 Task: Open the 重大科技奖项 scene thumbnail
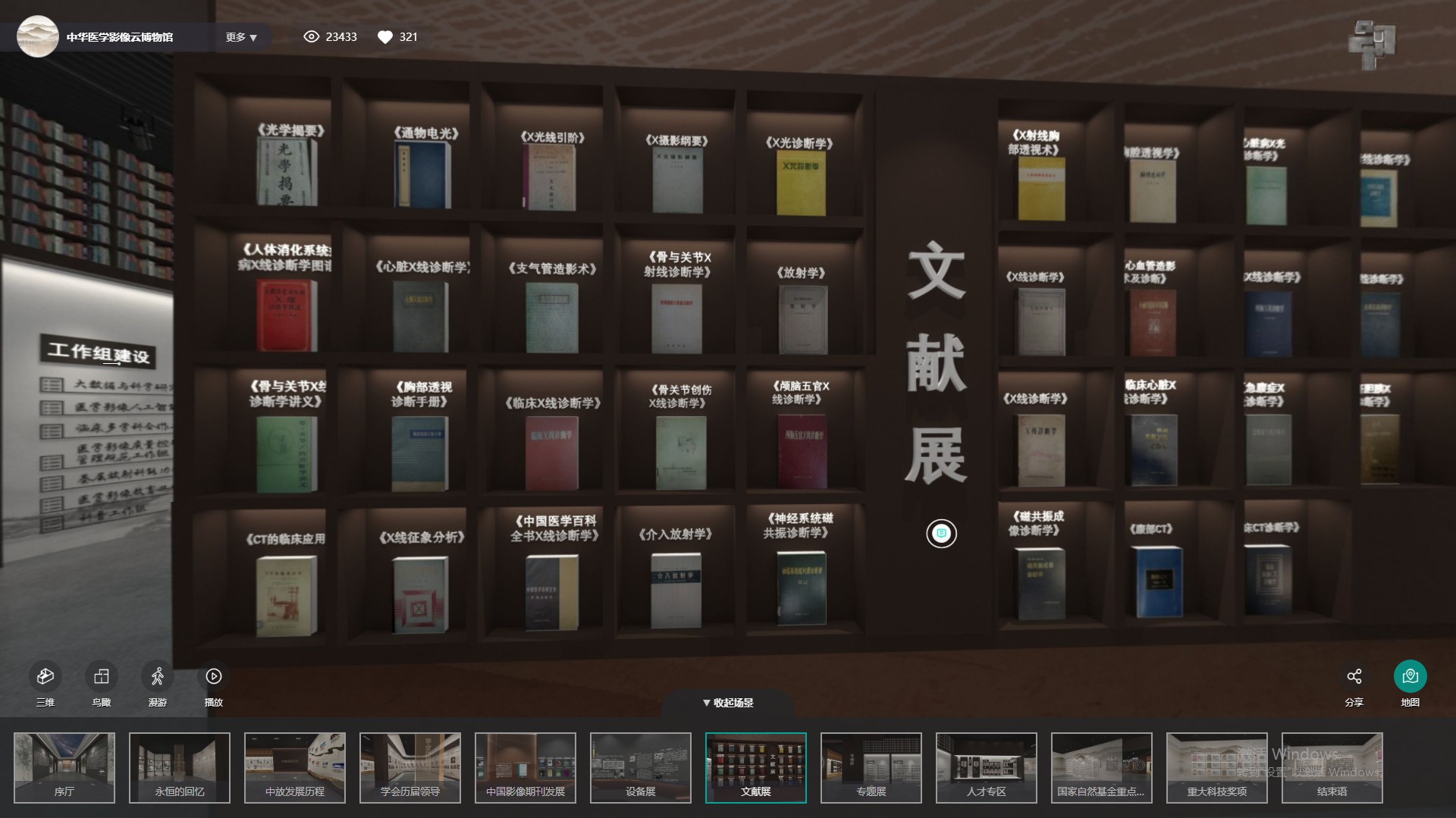point(1217,767)
